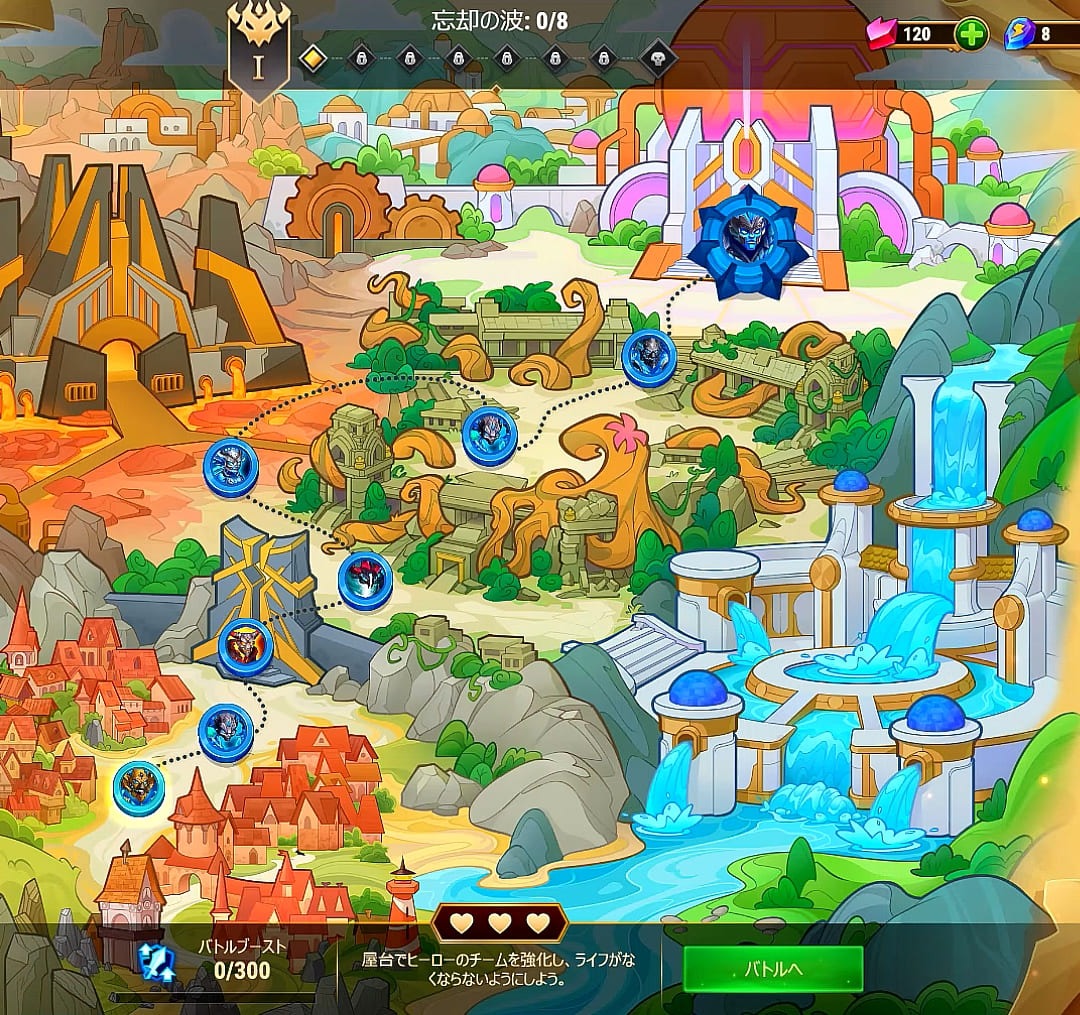Select the glowing first stage node
This screenshot has height=1015, width=1080.
click(139, 786)
